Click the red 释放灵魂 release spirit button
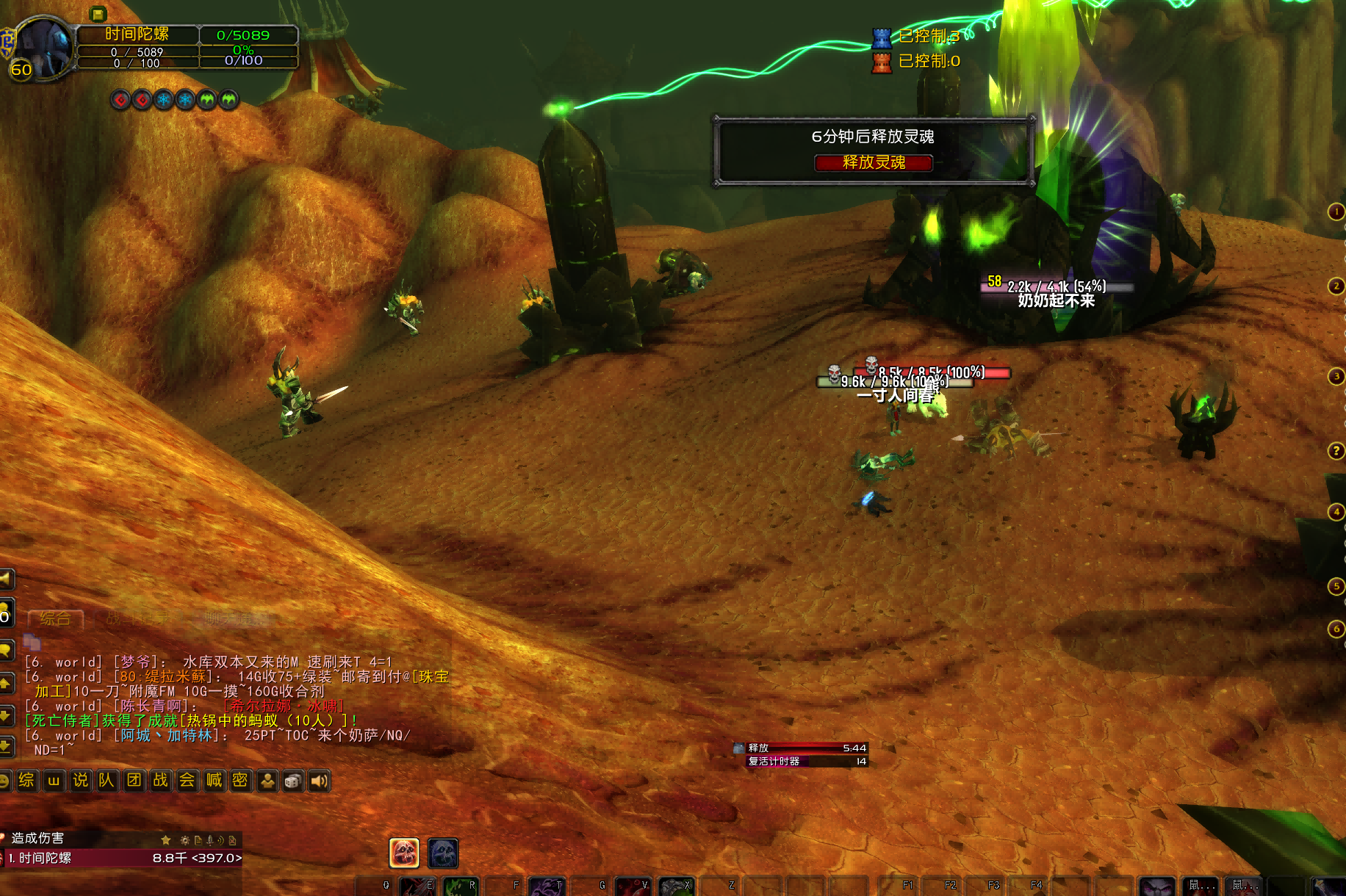This screenshot has width=1346, height=896. pos(873,162)
